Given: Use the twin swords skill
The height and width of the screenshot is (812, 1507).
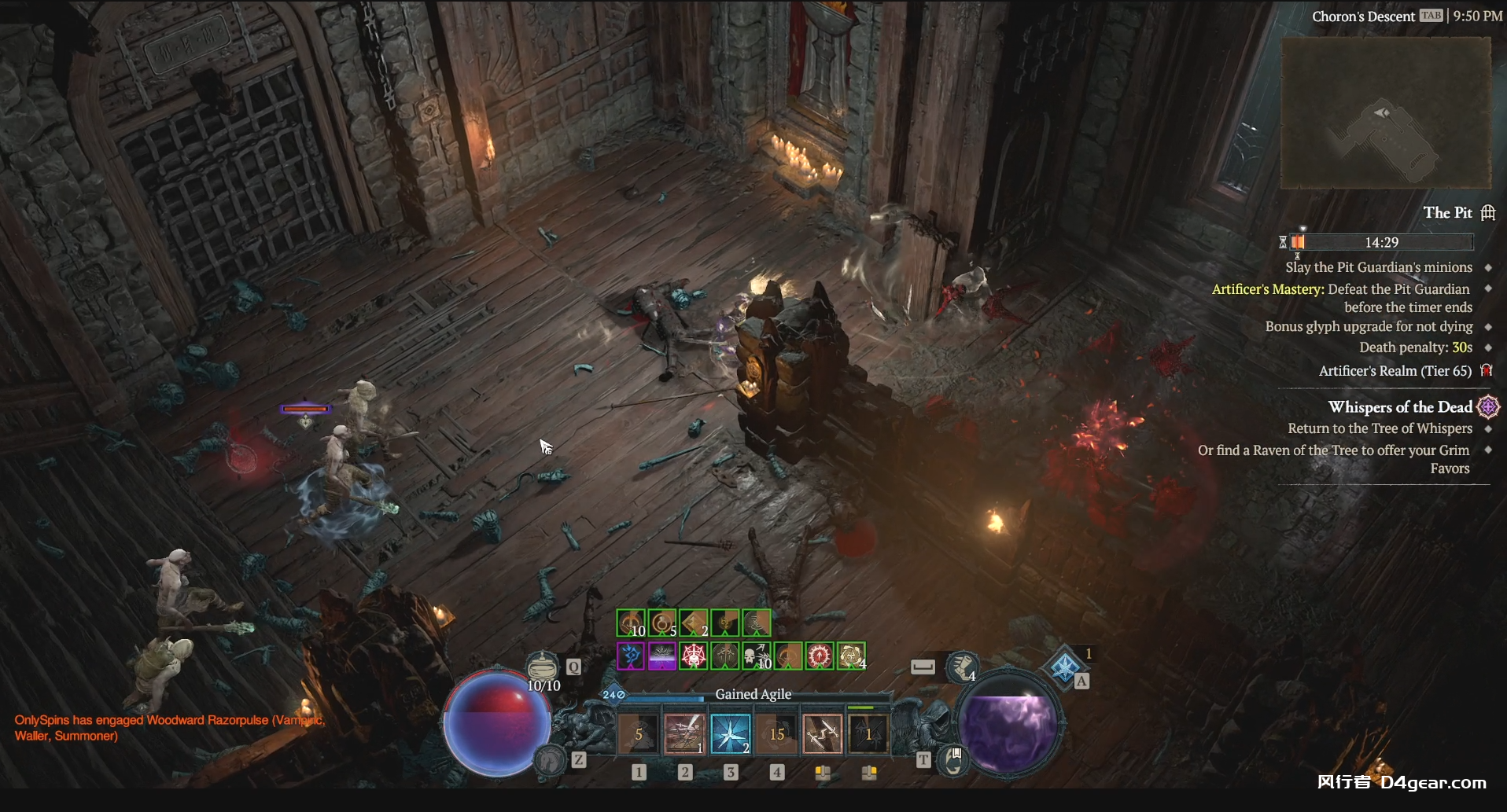Looking at the screenshot, I should coord(823,734).
